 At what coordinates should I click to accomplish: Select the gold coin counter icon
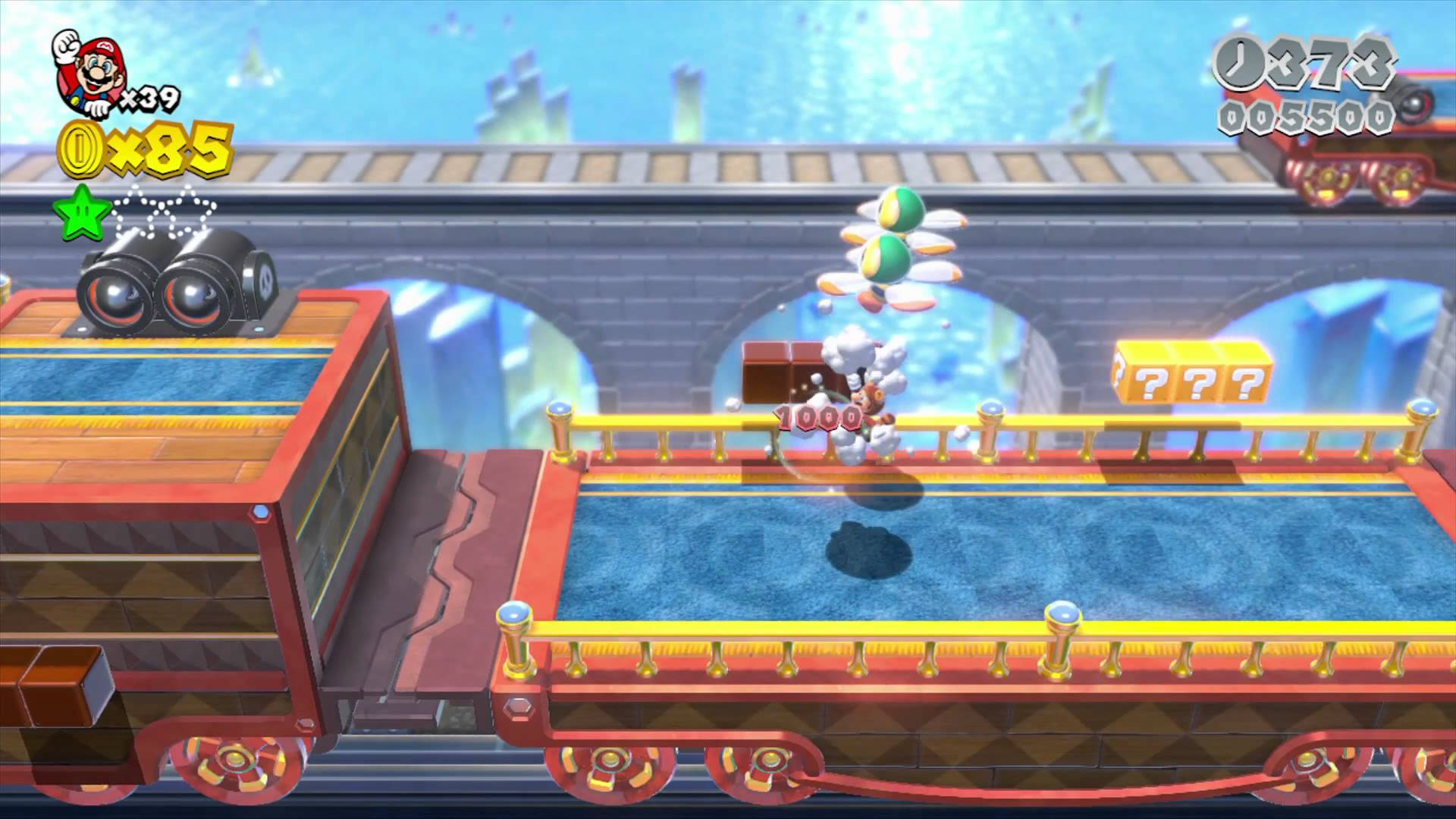pos(80,148)
